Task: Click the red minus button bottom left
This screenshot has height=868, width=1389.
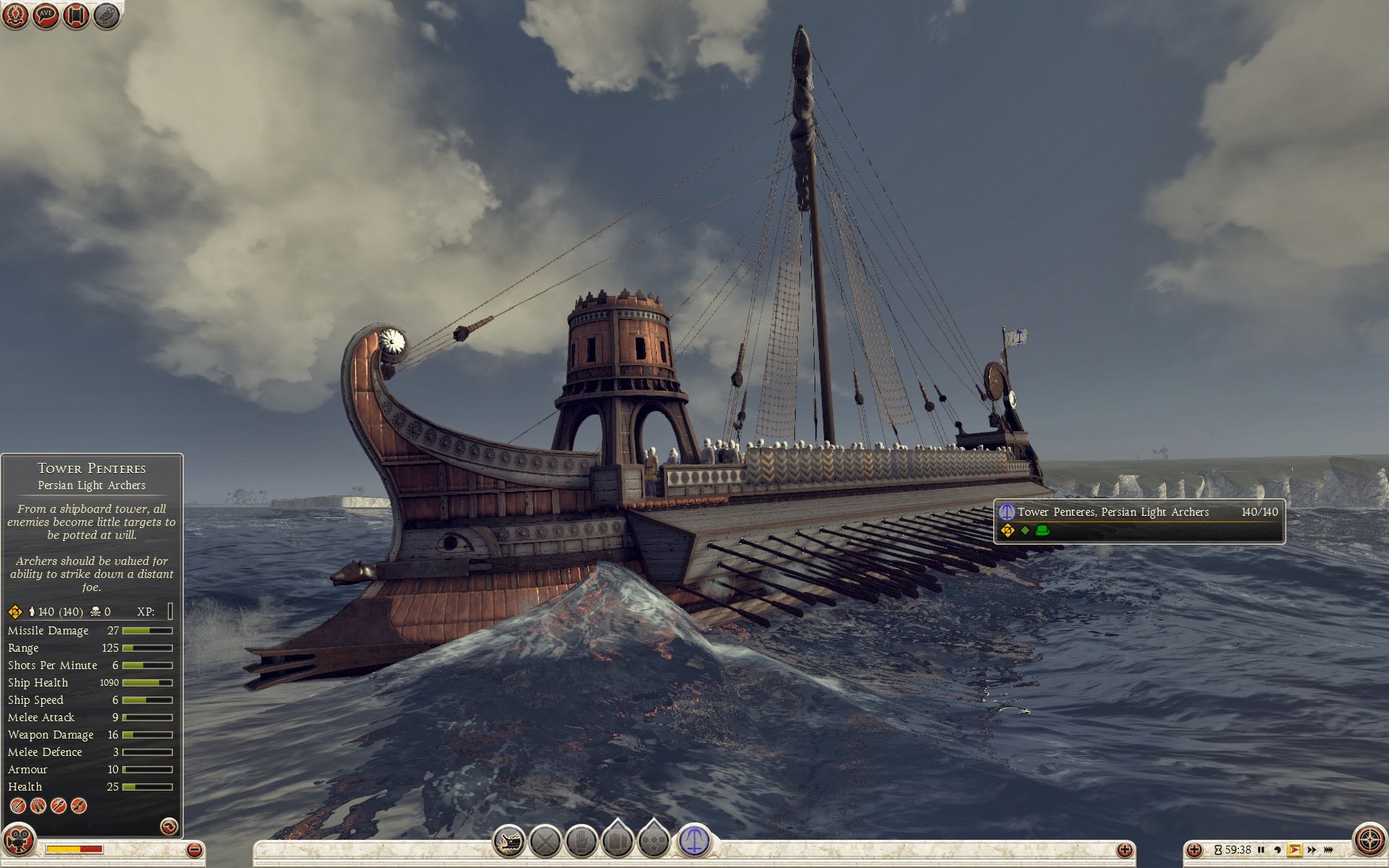Action: 194,850
